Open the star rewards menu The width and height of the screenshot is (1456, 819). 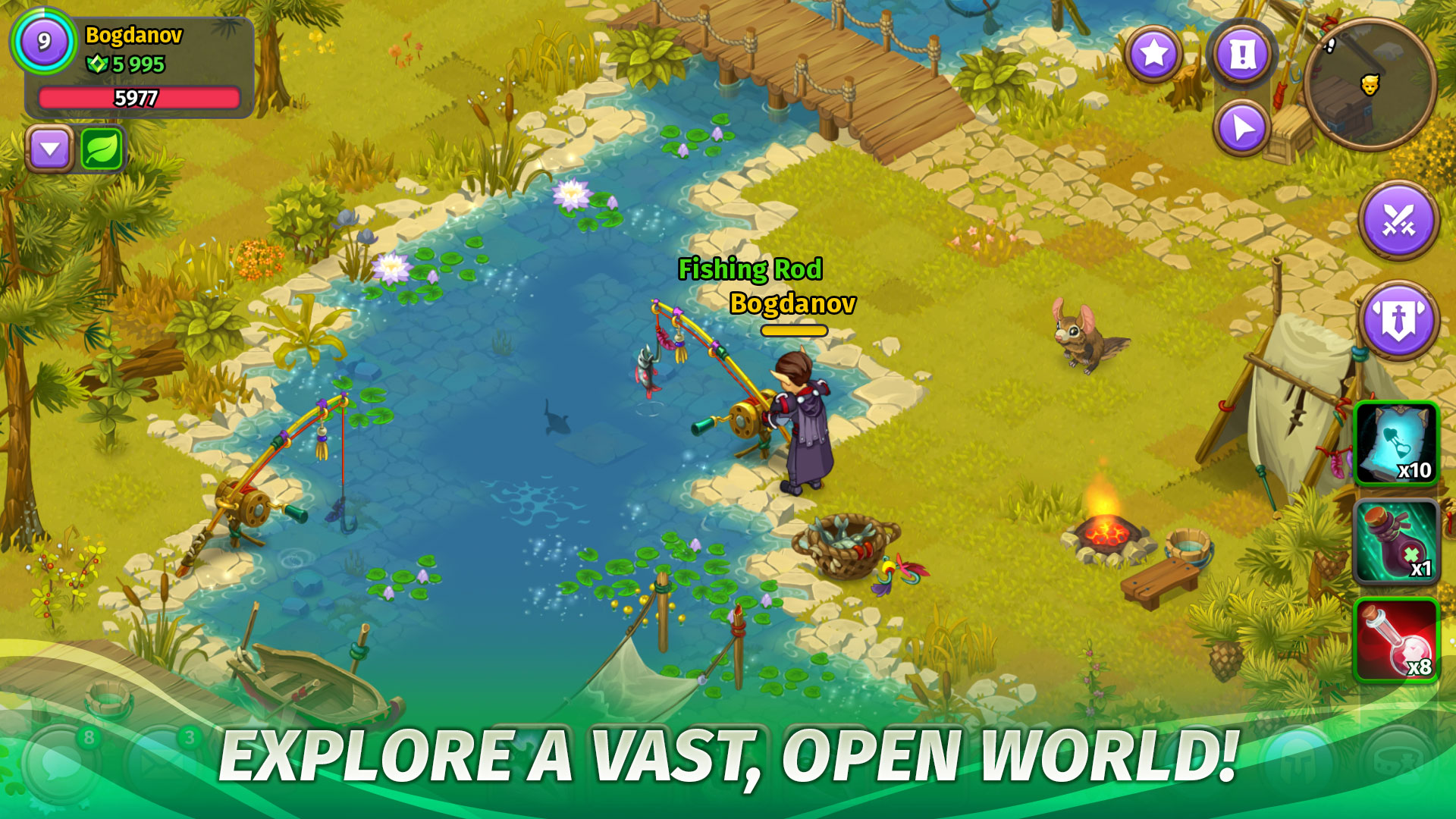point(1153,53)
